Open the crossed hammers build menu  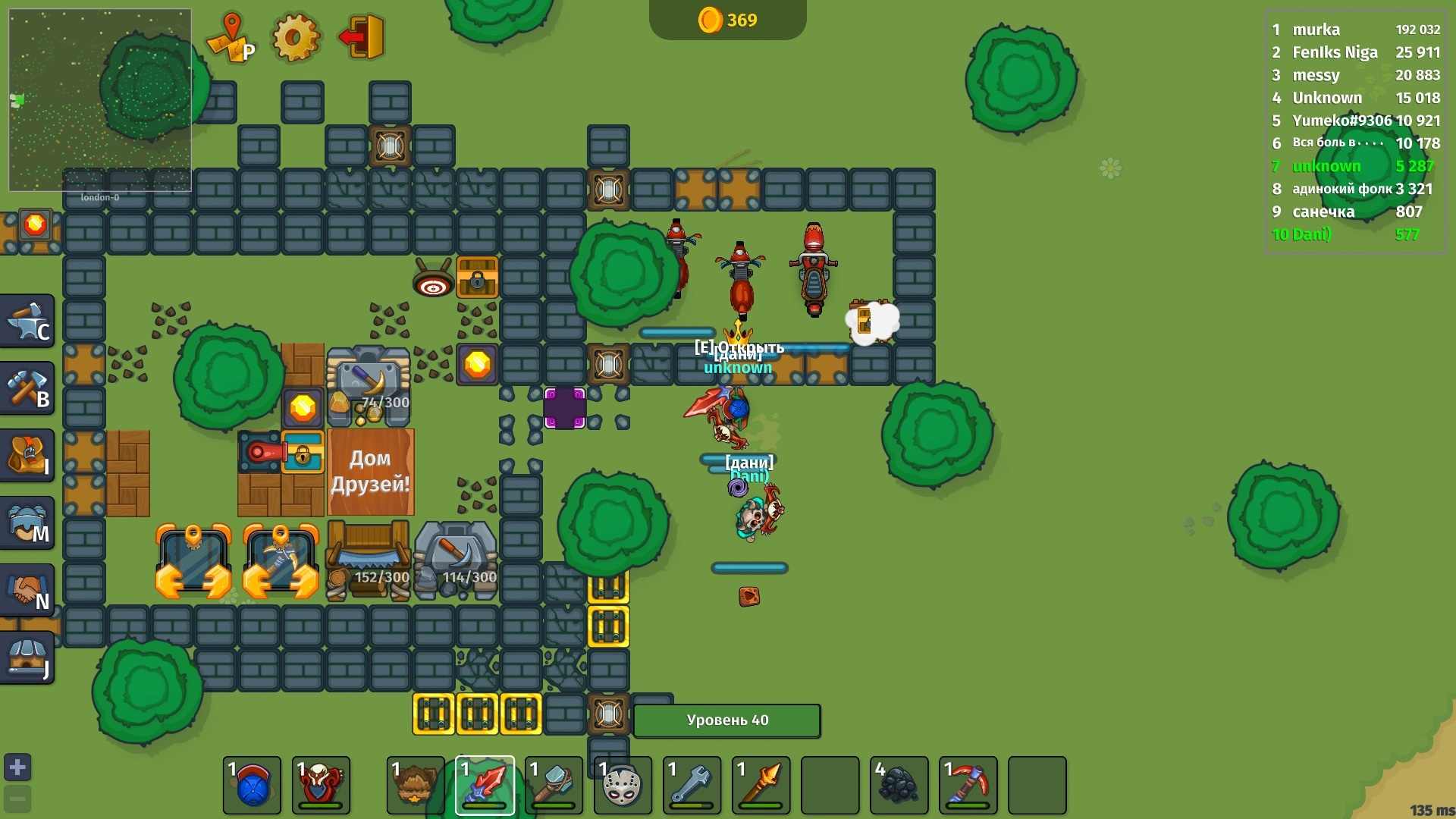tap(27, 388)
